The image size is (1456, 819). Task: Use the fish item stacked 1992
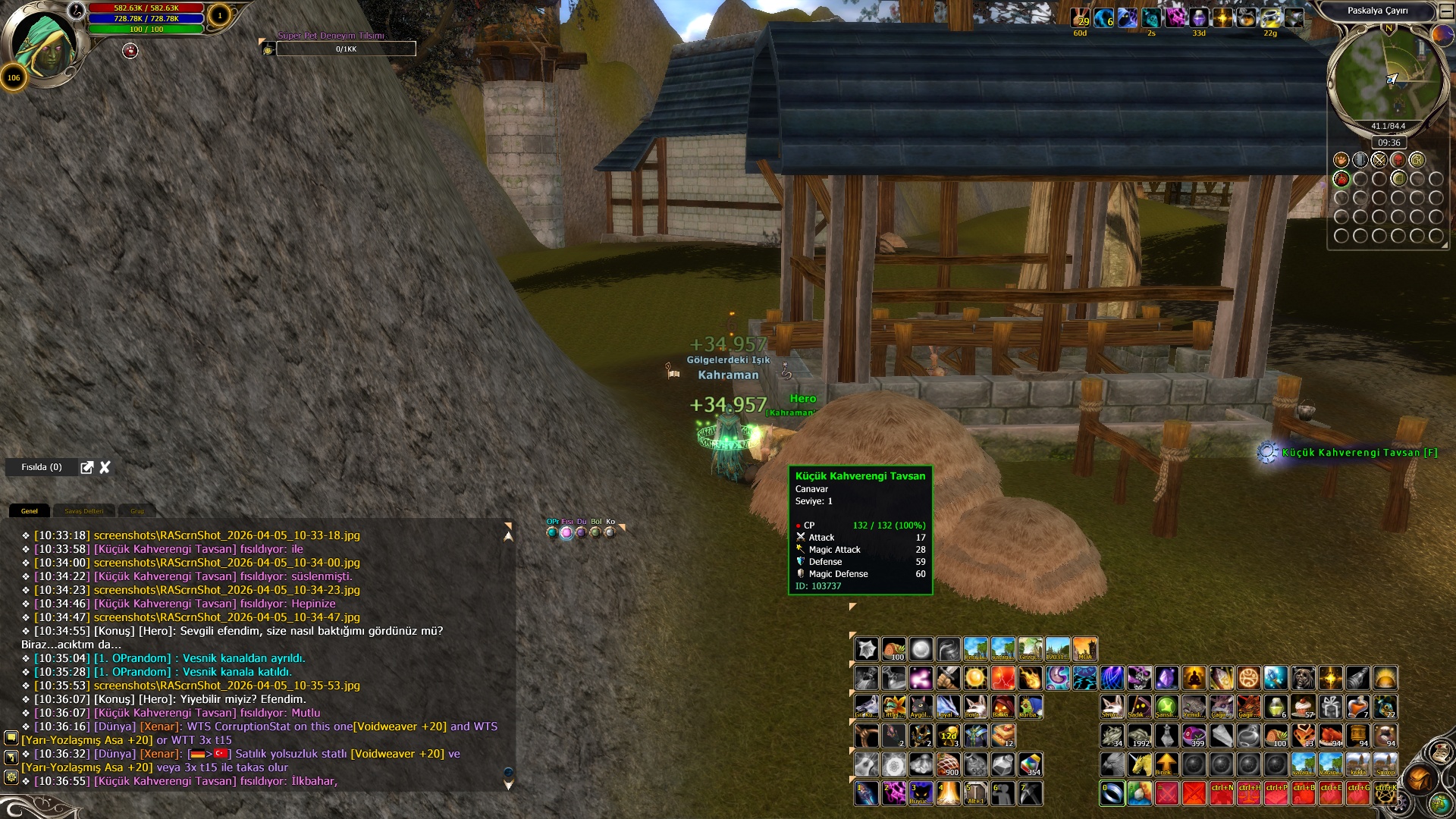(x=1139, y=736)
